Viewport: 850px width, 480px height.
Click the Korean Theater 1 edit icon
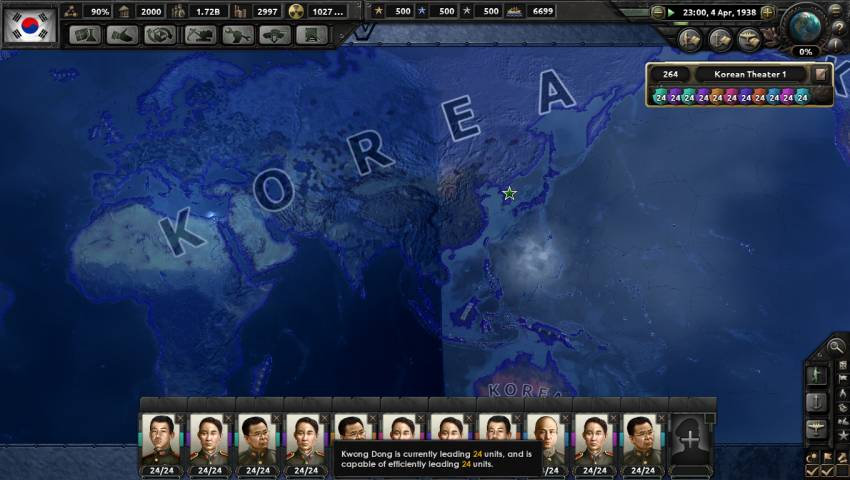pyautogui.click(x=820, y=74)
